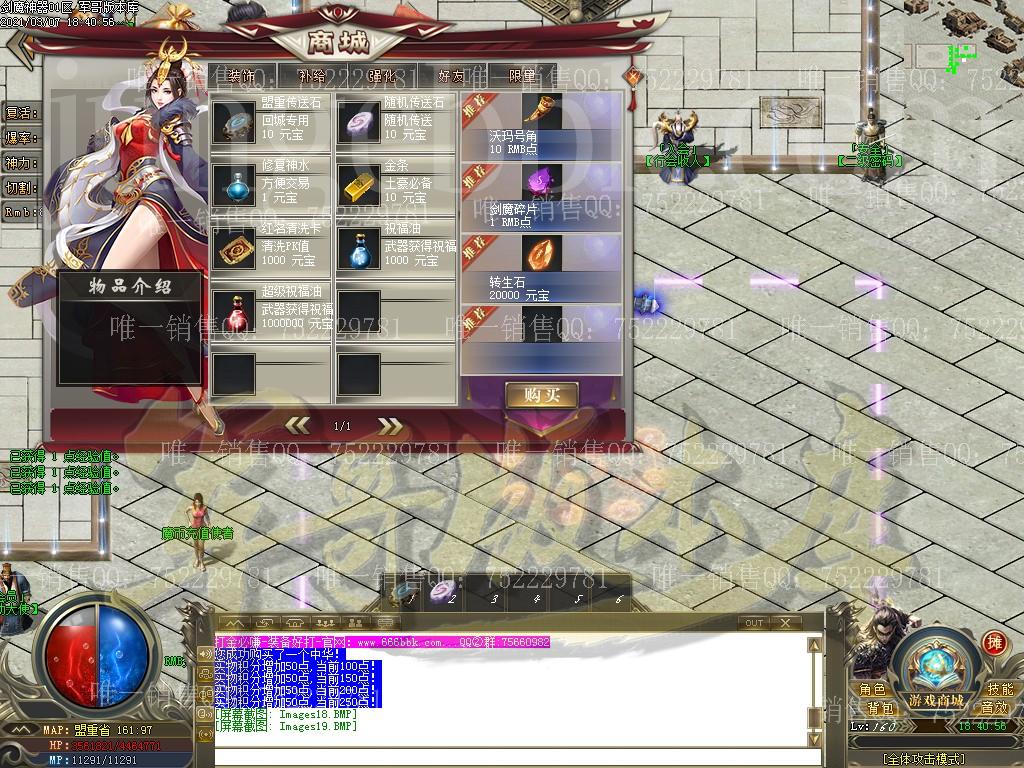Image resolution: width=1024 pixels, height=768 pixels.
Task: Select recommended item 沃玛号角 horn
Action: [541, 112]
